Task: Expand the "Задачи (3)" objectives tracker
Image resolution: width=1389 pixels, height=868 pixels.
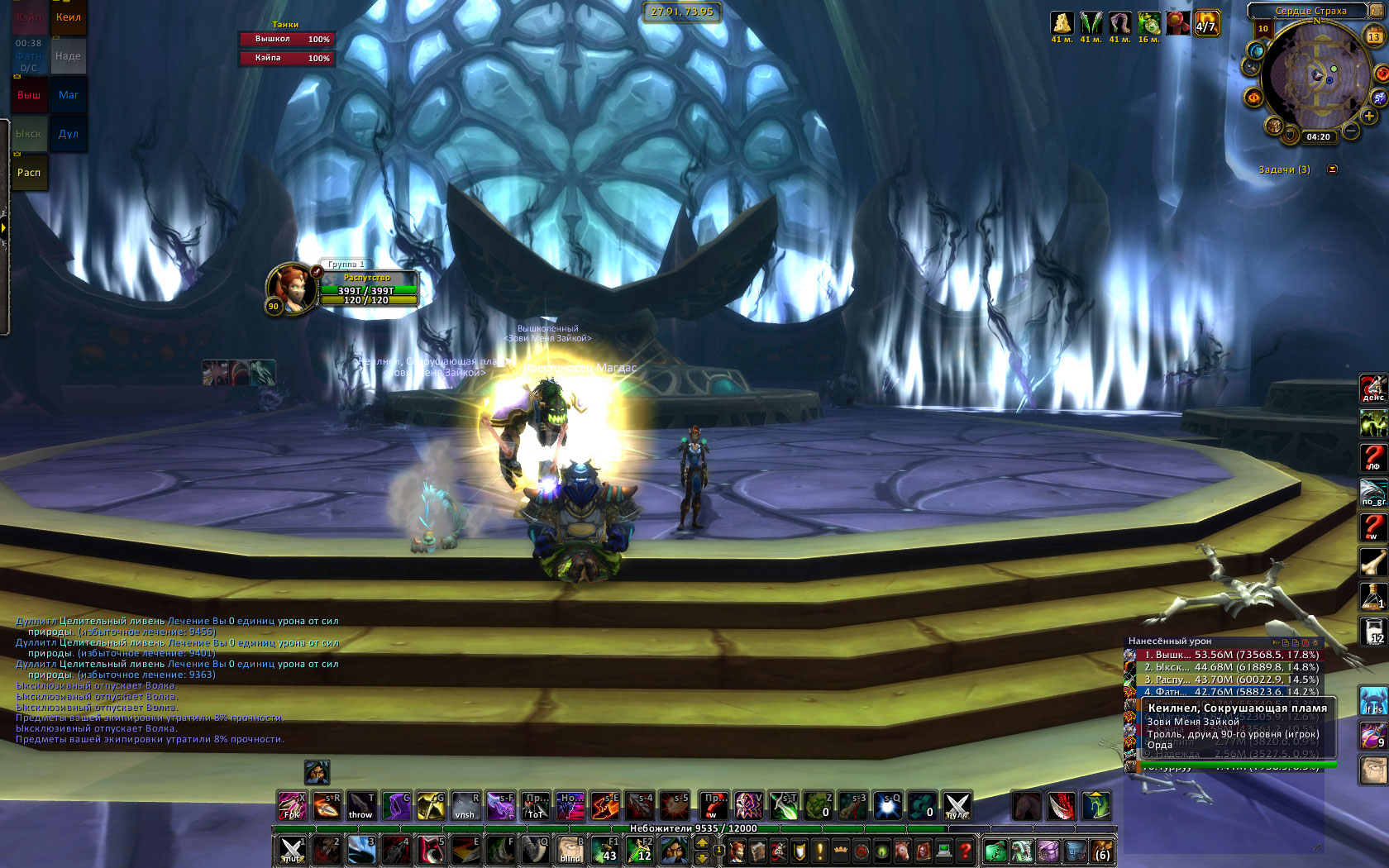Action: click(x=1286, y=169)
